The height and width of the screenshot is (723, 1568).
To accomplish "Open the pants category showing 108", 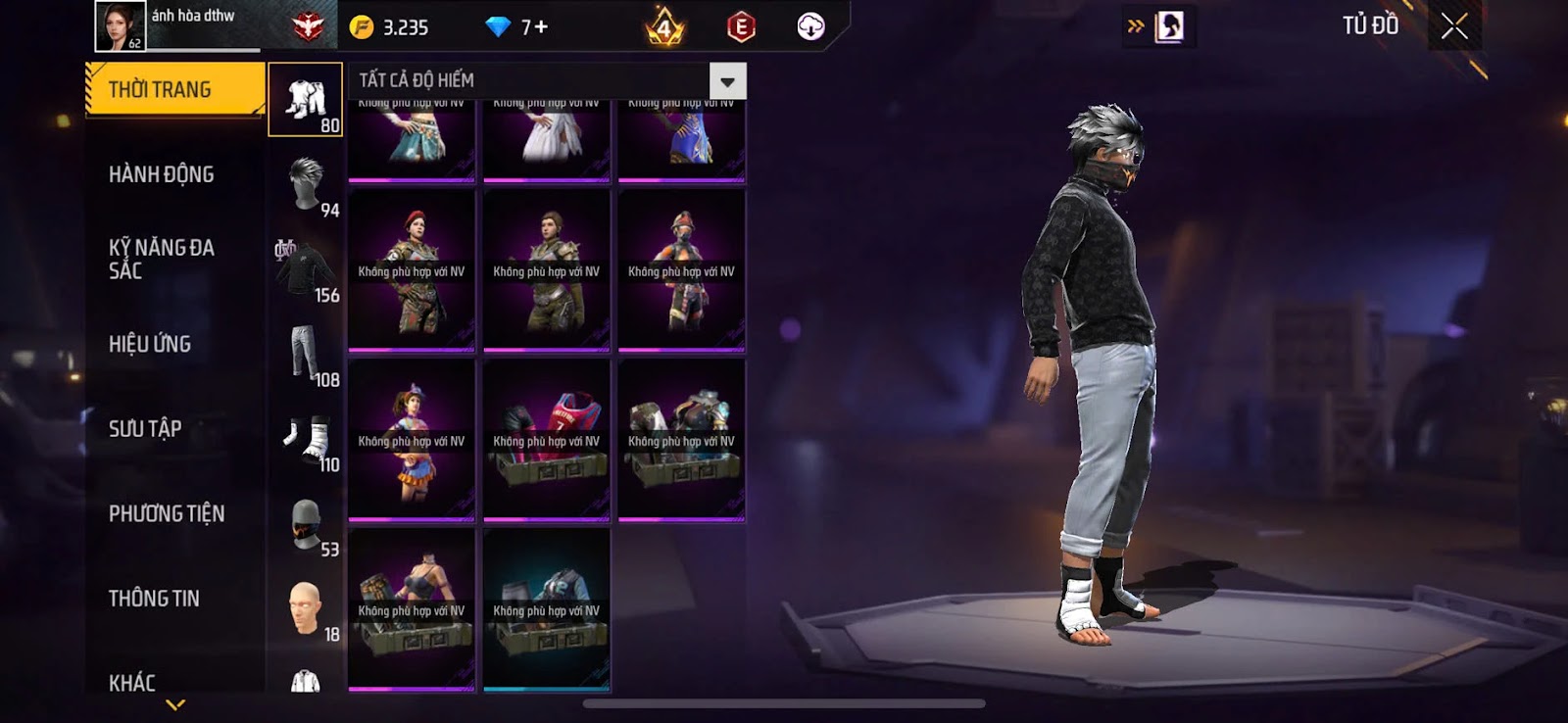I will 306,355.
